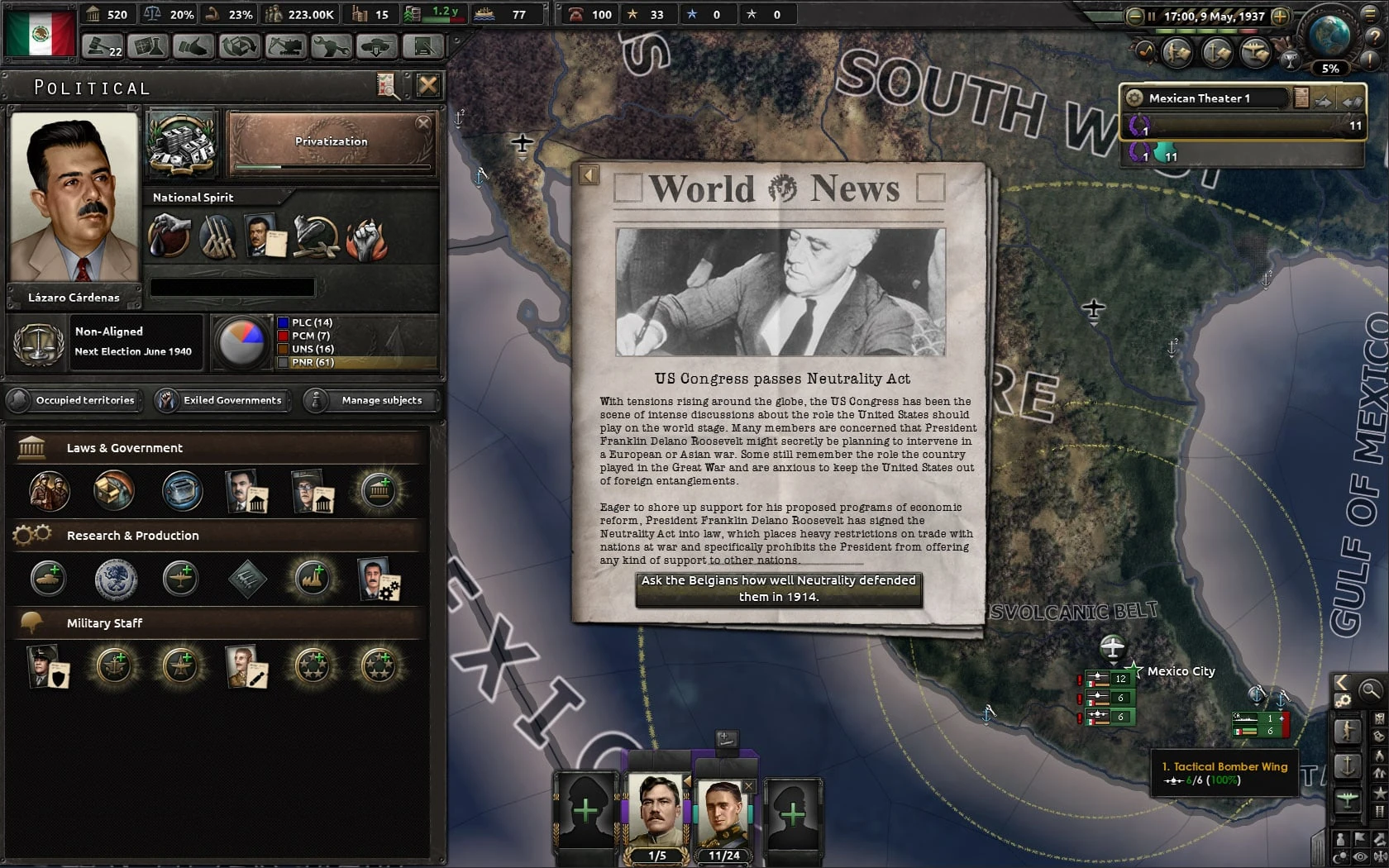Open Exiled Governments
Image resolution: width=1389 pixels, height=868 pixels.
pyautogui.click(x=222, y=400)
